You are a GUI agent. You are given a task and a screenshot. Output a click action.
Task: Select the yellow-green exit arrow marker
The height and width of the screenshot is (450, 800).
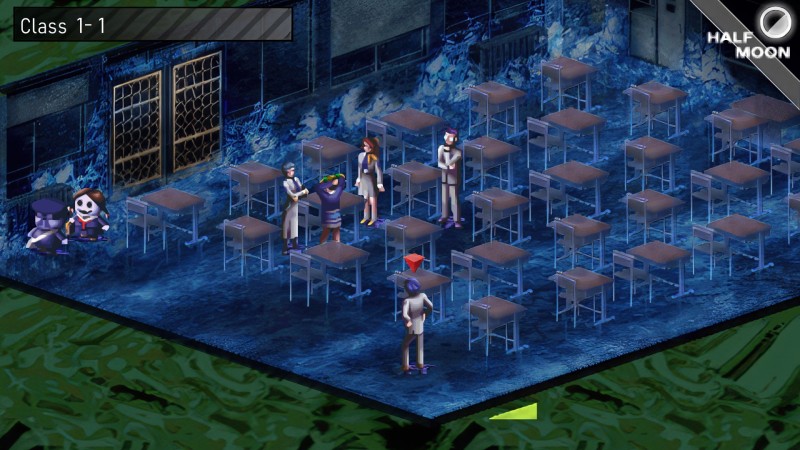tap(518, 411)
